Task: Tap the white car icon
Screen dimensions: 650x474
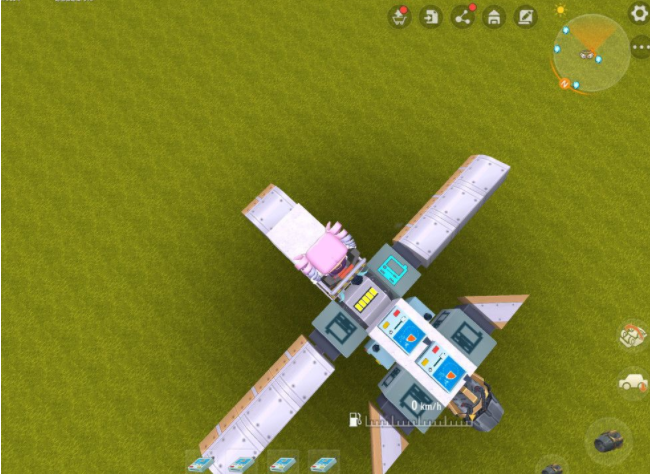Action: (633, 382)
